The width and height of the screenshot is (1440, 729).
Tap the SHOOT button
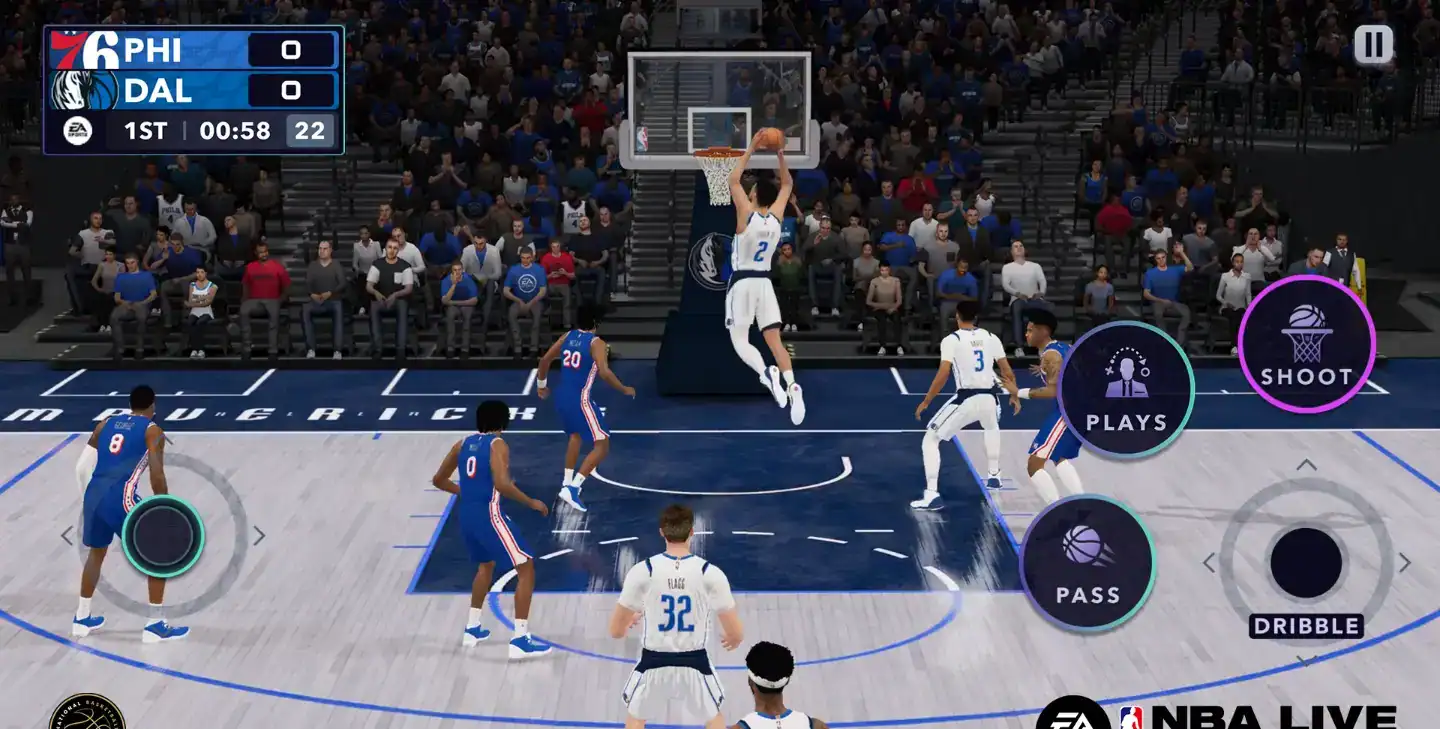click(x=1306, y=343)
